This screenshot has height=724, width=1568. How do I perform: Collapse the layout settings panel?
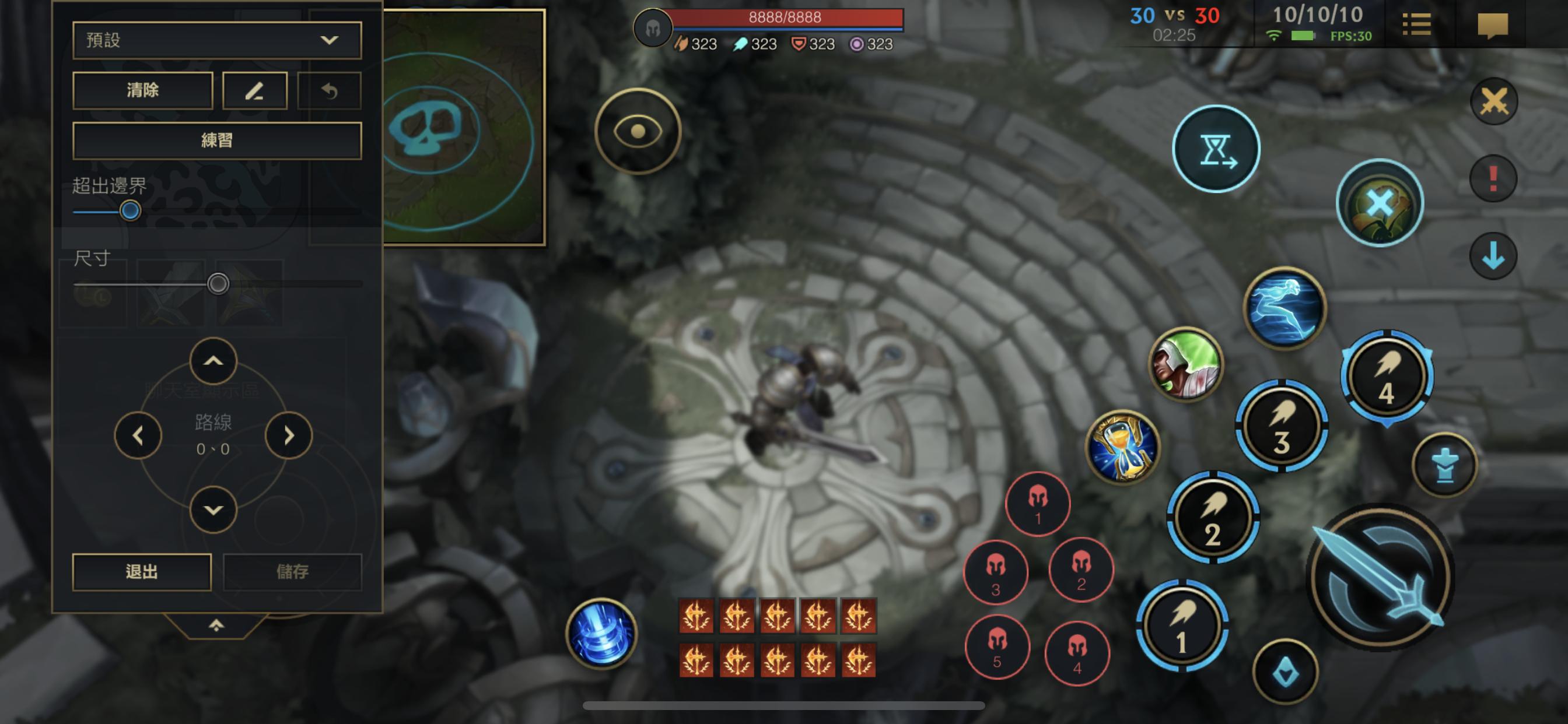click(216, 625)
